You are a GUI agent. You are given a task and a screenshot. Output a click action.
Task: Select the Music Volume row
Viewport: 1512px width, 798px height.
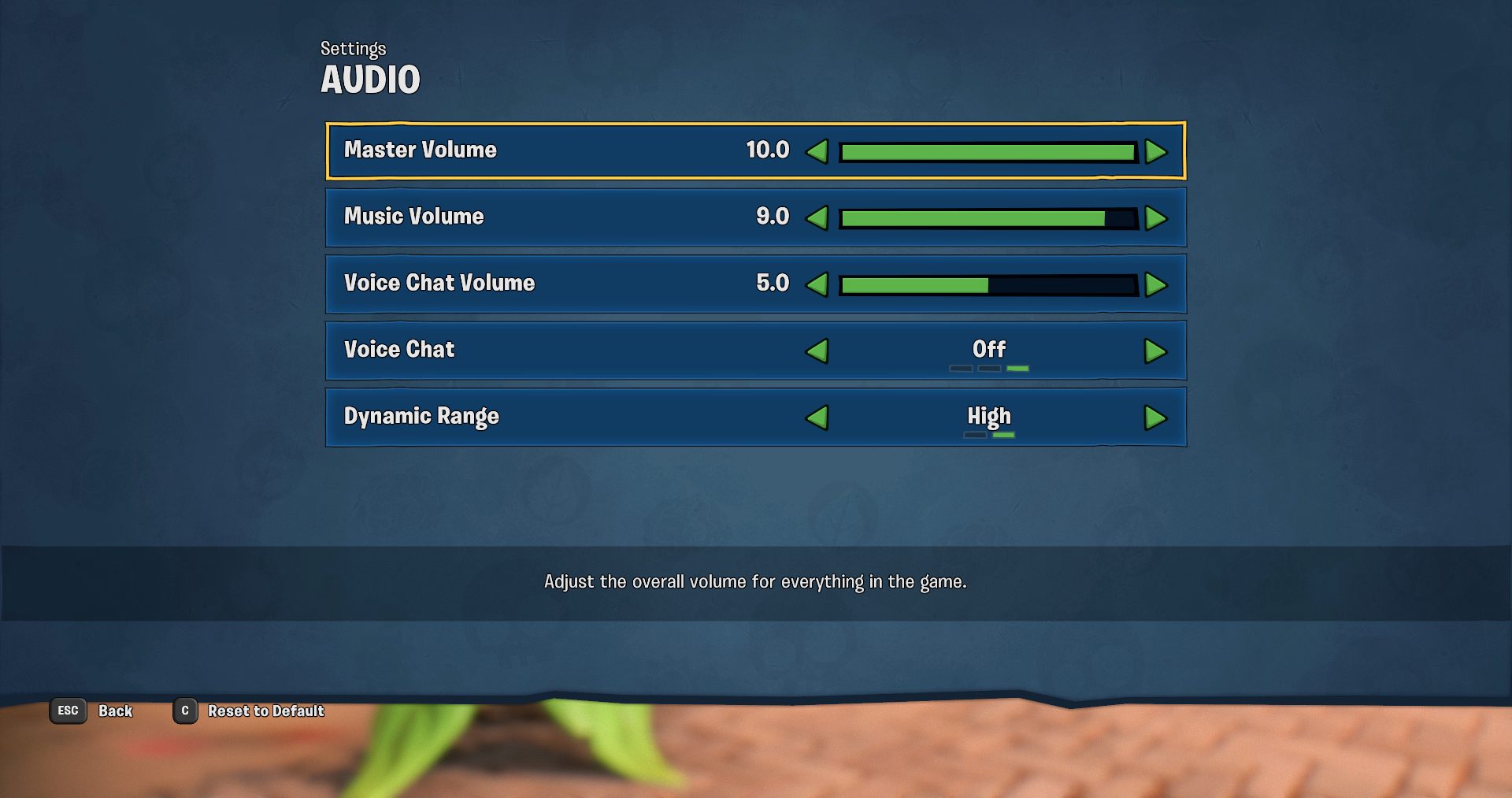[x=551, y=218]
